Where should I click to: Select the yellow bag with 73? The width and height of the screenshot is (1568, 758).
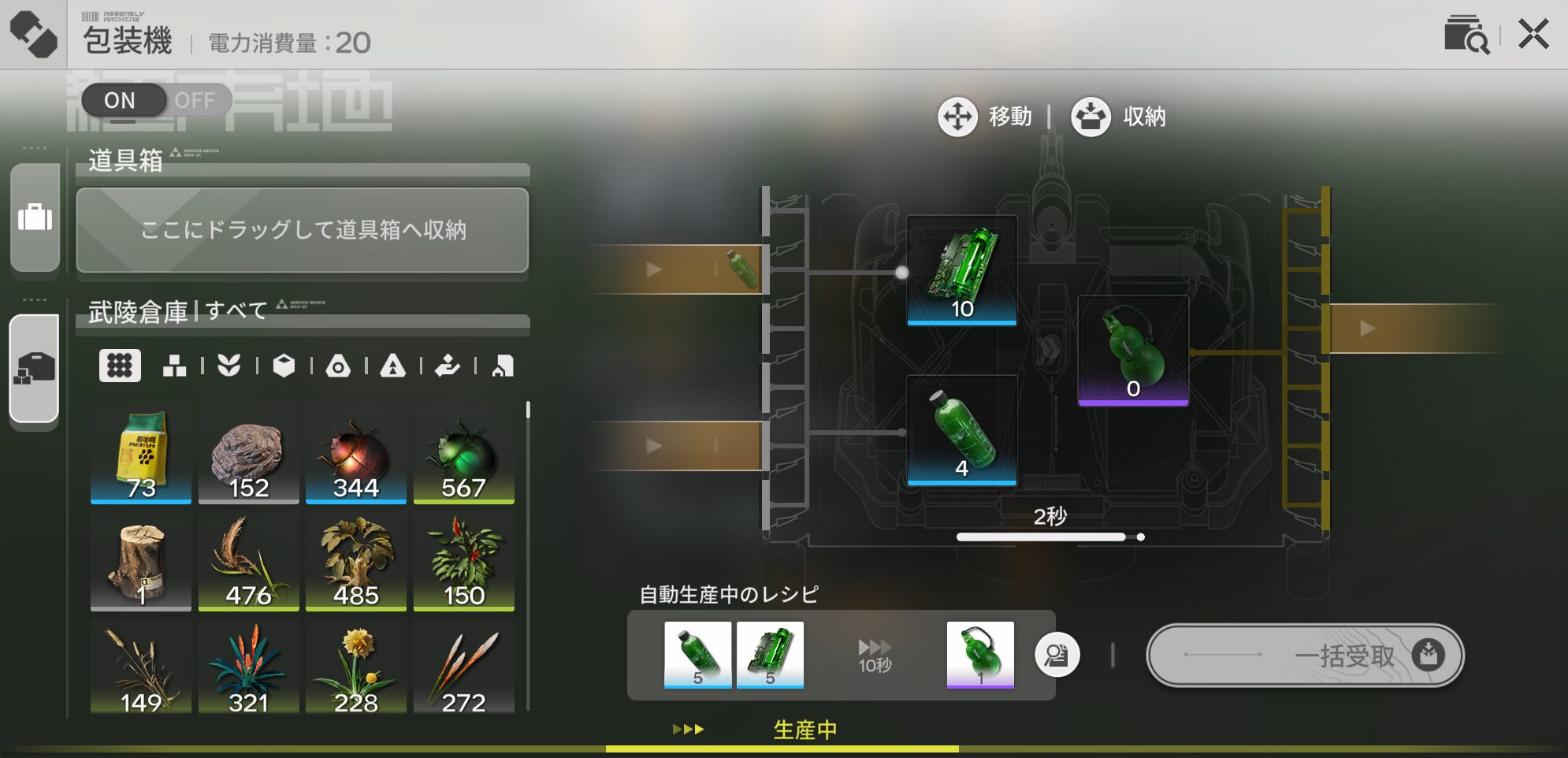[141, 454]
